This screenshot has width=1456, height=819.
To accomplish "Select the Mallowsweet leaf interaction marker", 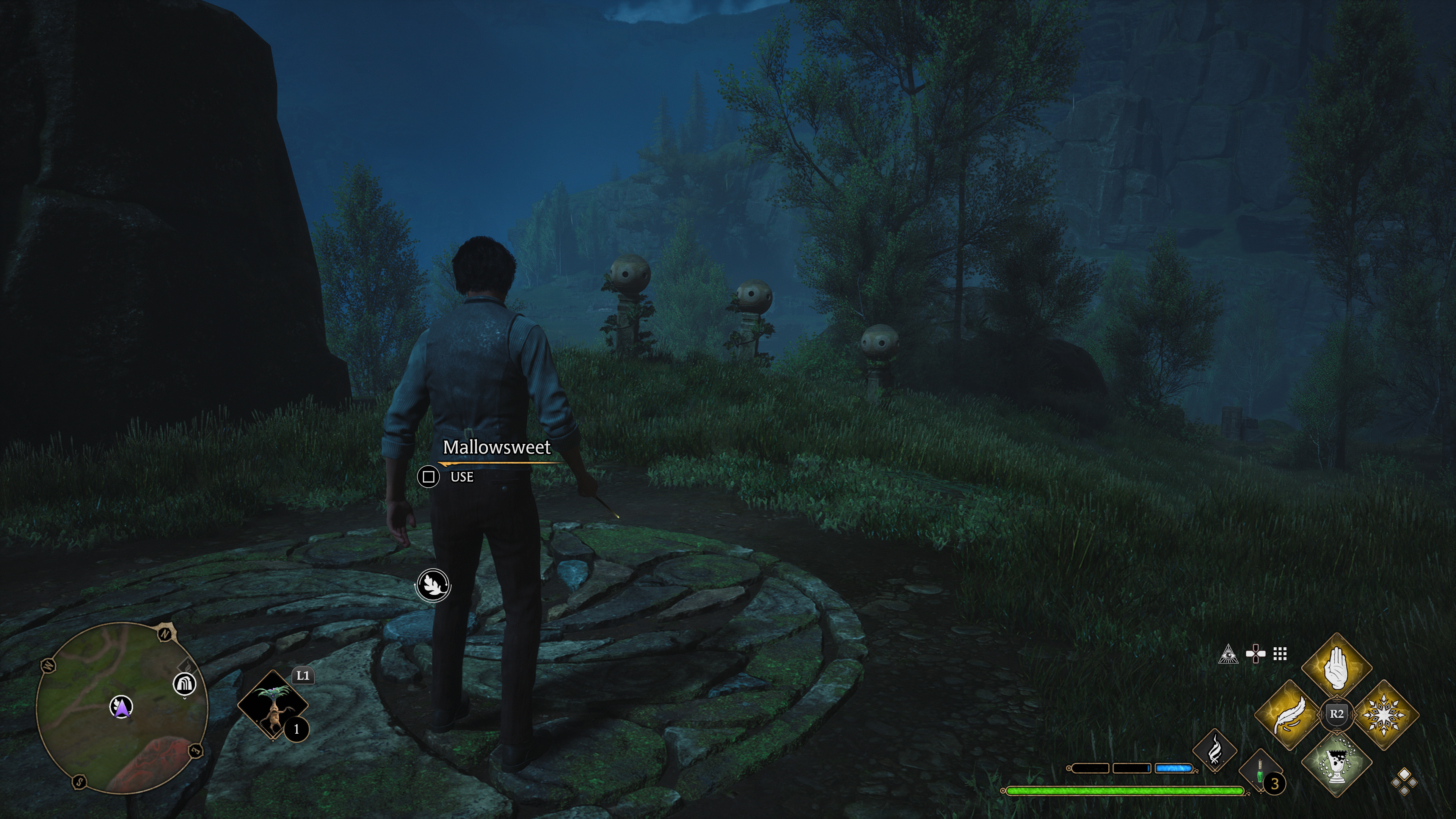I will pos(433,584).
